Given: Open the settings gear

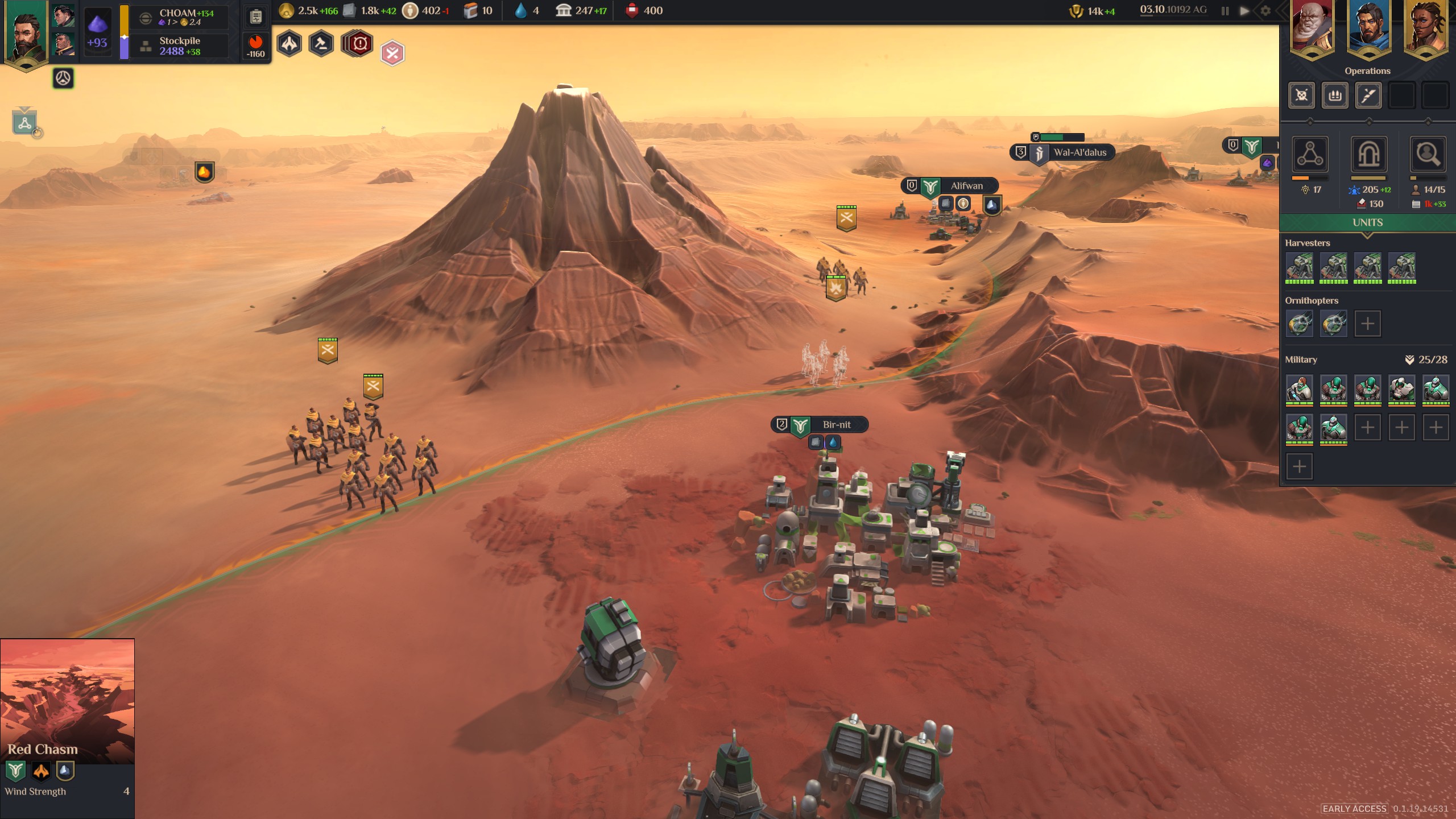Looking at the screenshot, I should [x=1265, y=11].
